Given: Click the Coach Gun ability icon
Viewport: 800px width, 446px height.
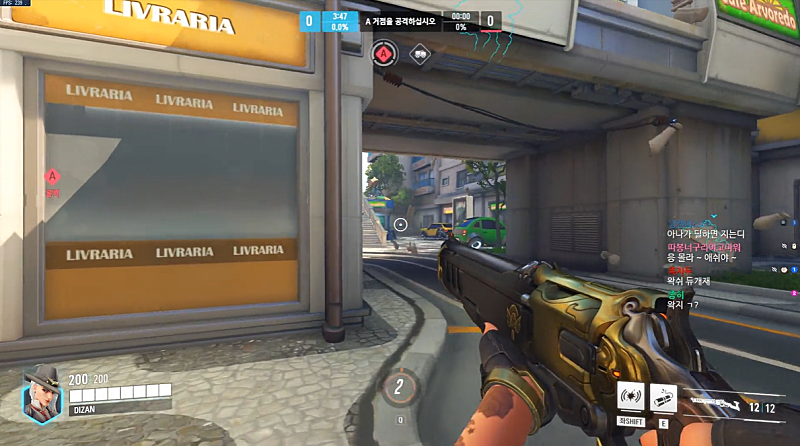Looking at the screenshot, I should coord(631,396).
